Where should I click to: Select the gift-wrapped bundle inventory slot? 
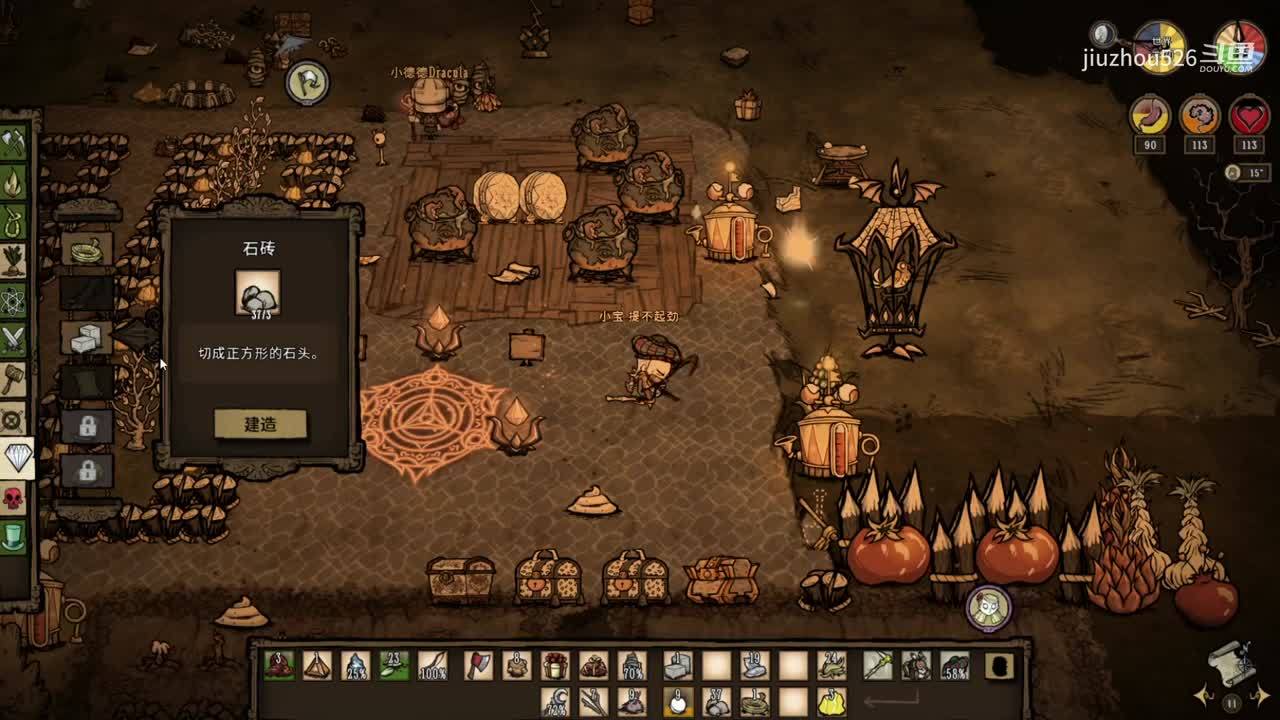pos(555,665)
